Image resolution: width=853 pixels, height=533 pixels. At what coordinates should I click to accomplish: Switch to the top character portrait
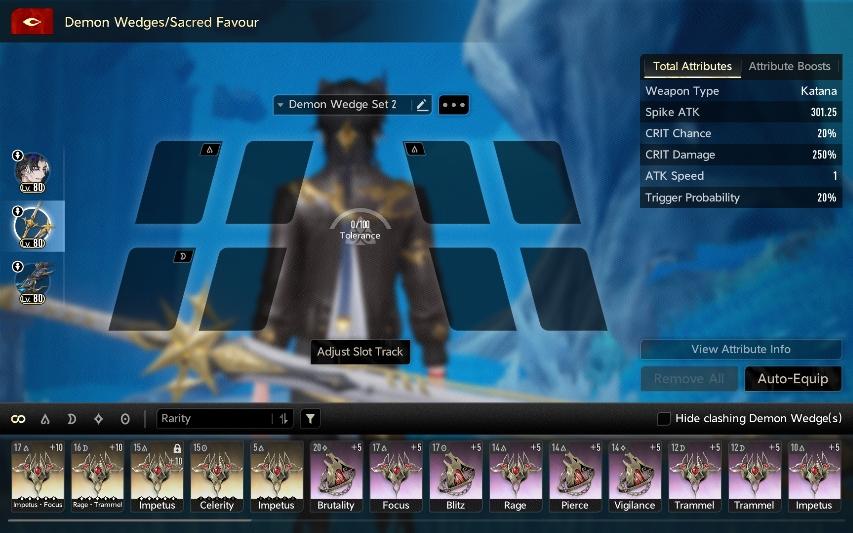pyautogui.click(x=32, y=171)
